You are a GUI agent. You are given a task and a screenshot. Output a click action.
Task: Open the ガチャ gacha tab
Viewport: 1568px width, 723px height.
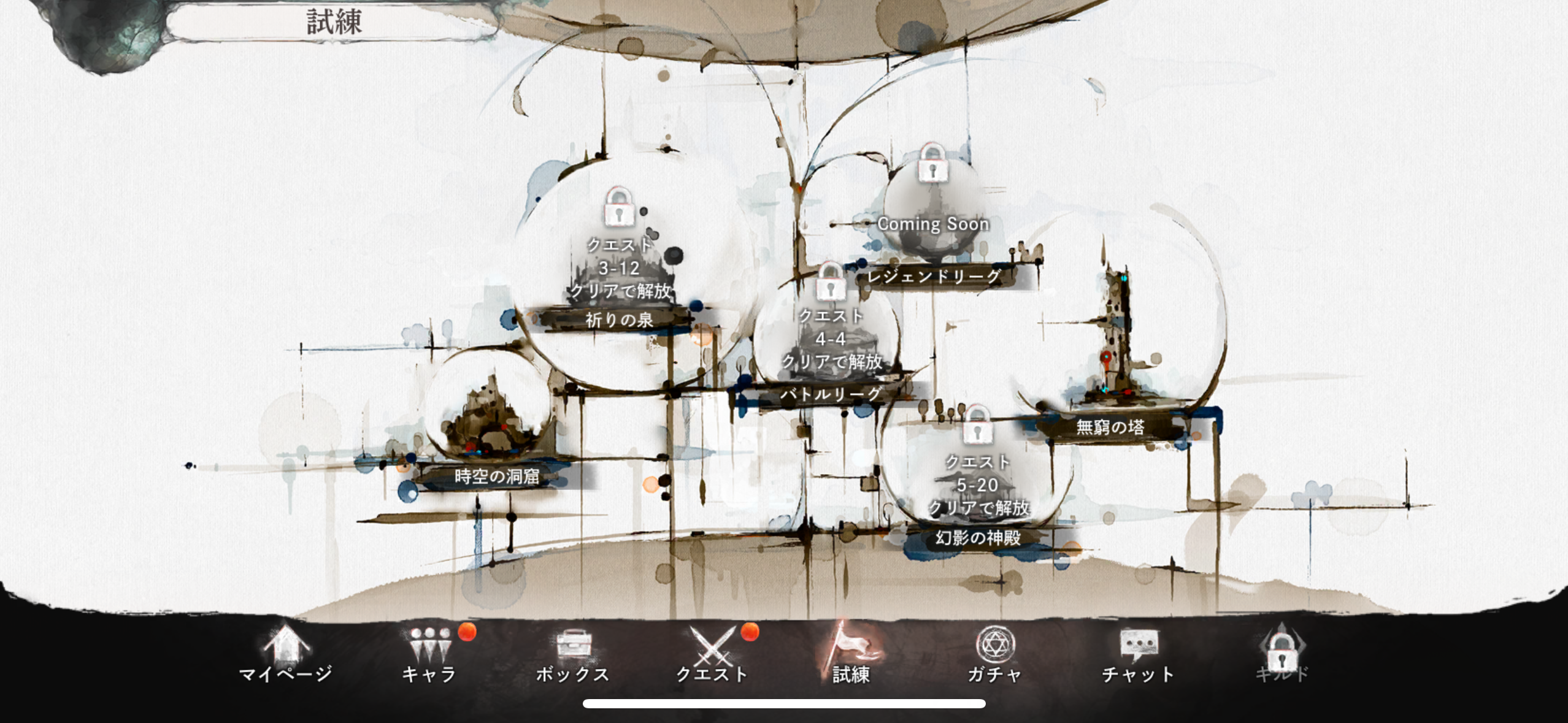[x=994, y=654]
